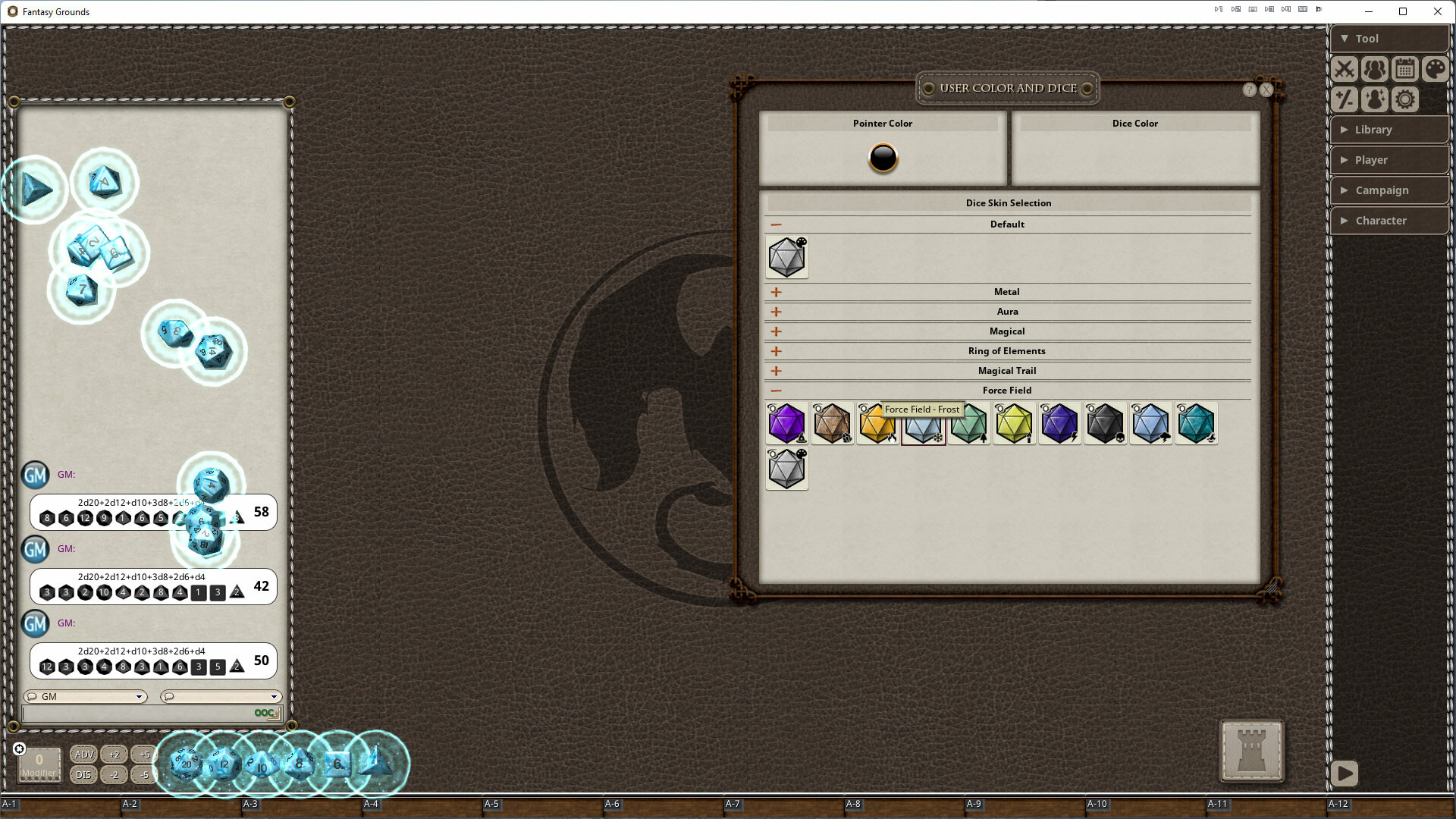Open the Calendar tool icon
Viewport: 1456px width, 819px height.
1404,69
